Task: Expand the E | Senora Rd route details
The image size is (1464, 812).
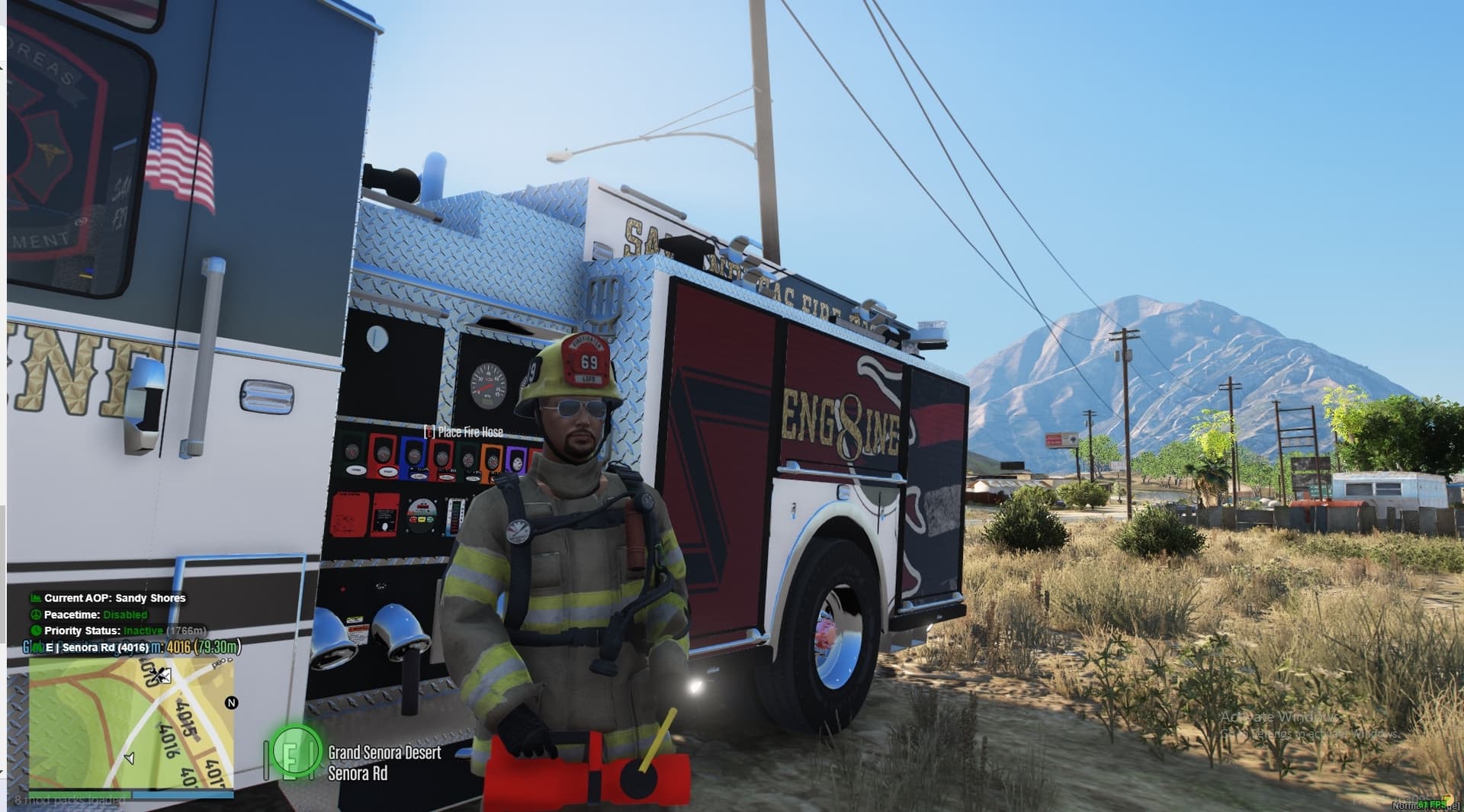Action: tap(98, 648)
